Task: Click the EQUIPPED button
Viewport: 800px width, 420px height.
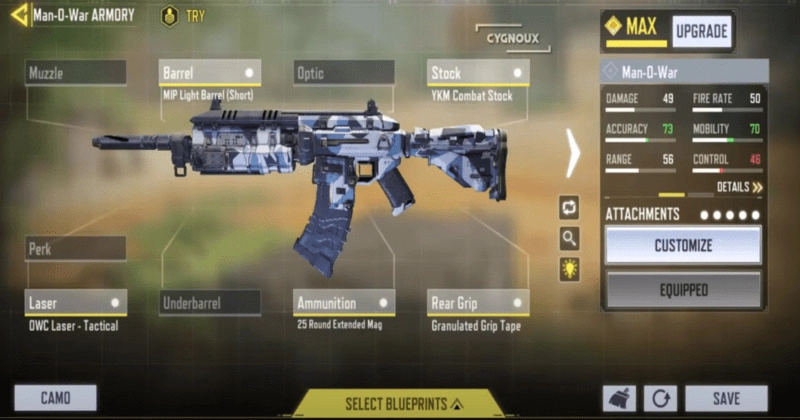Action: 683,290
